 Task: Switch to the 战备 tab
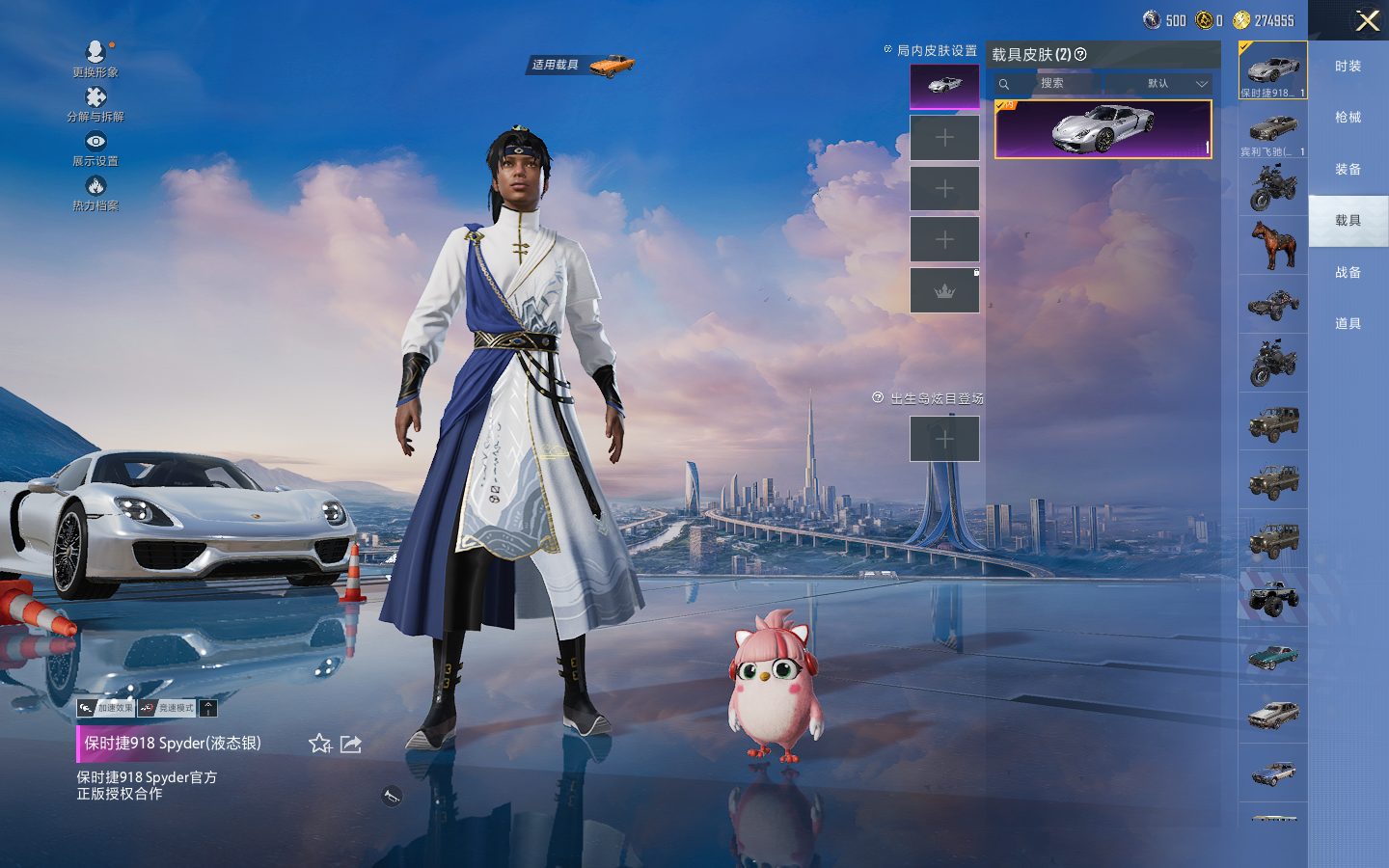coord(1348,273)
